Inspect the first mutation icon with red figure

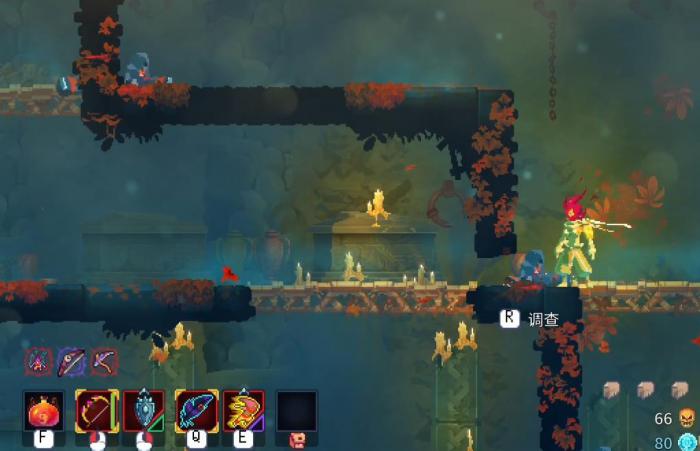point(40,361)
